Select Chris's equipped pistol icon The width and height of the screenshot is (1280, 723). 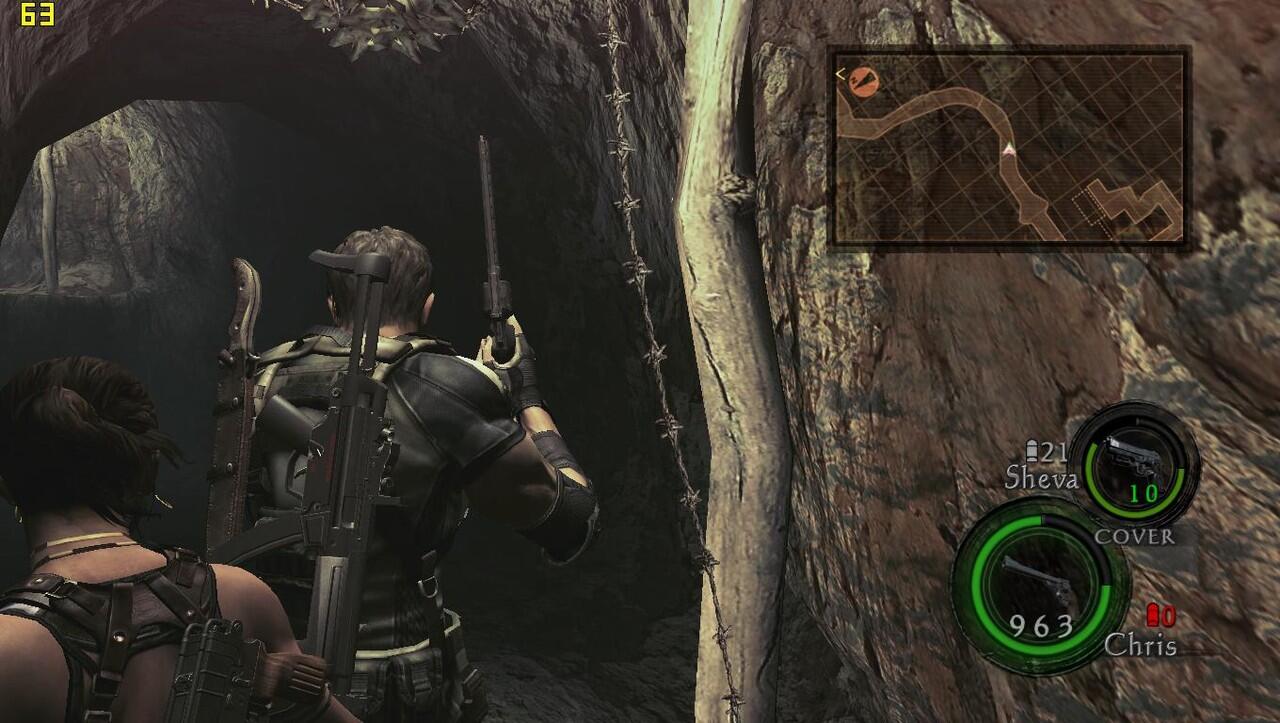pyautogui.click(x=1038, y=577)
